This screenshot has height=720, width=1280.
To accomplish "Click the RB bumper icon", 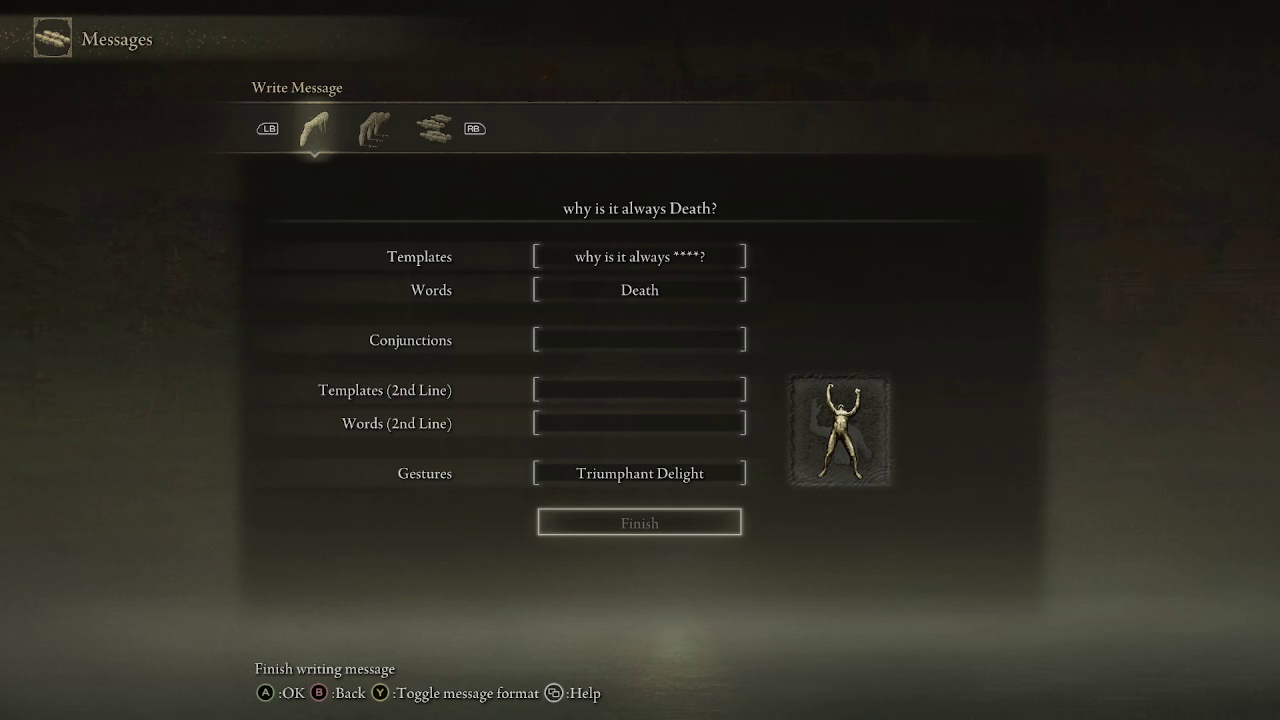I will (474, 128).
